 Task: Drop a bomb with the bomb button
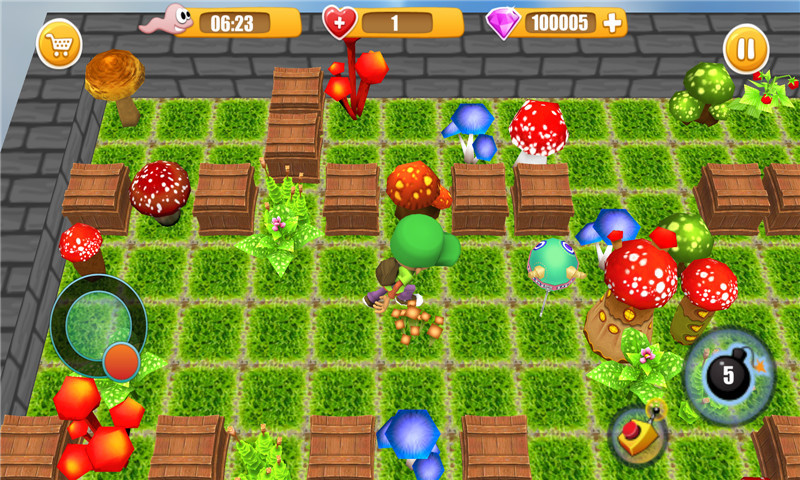(x=729, y=376)
